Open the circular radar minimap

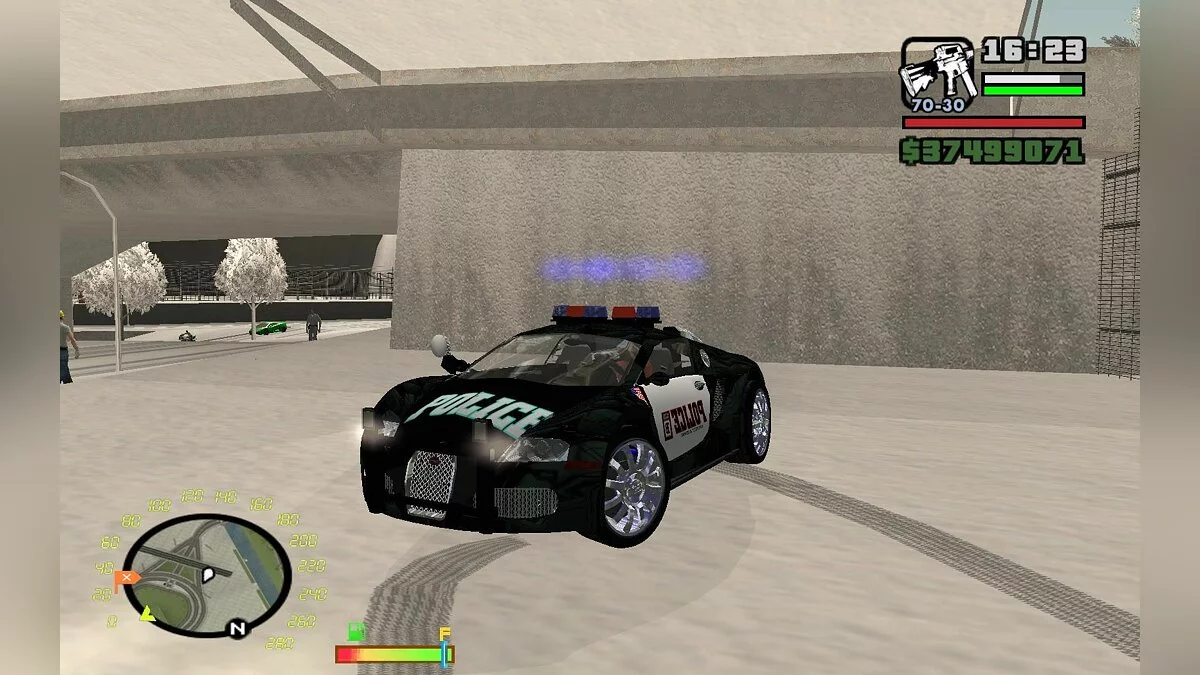[x=207, y=575]
